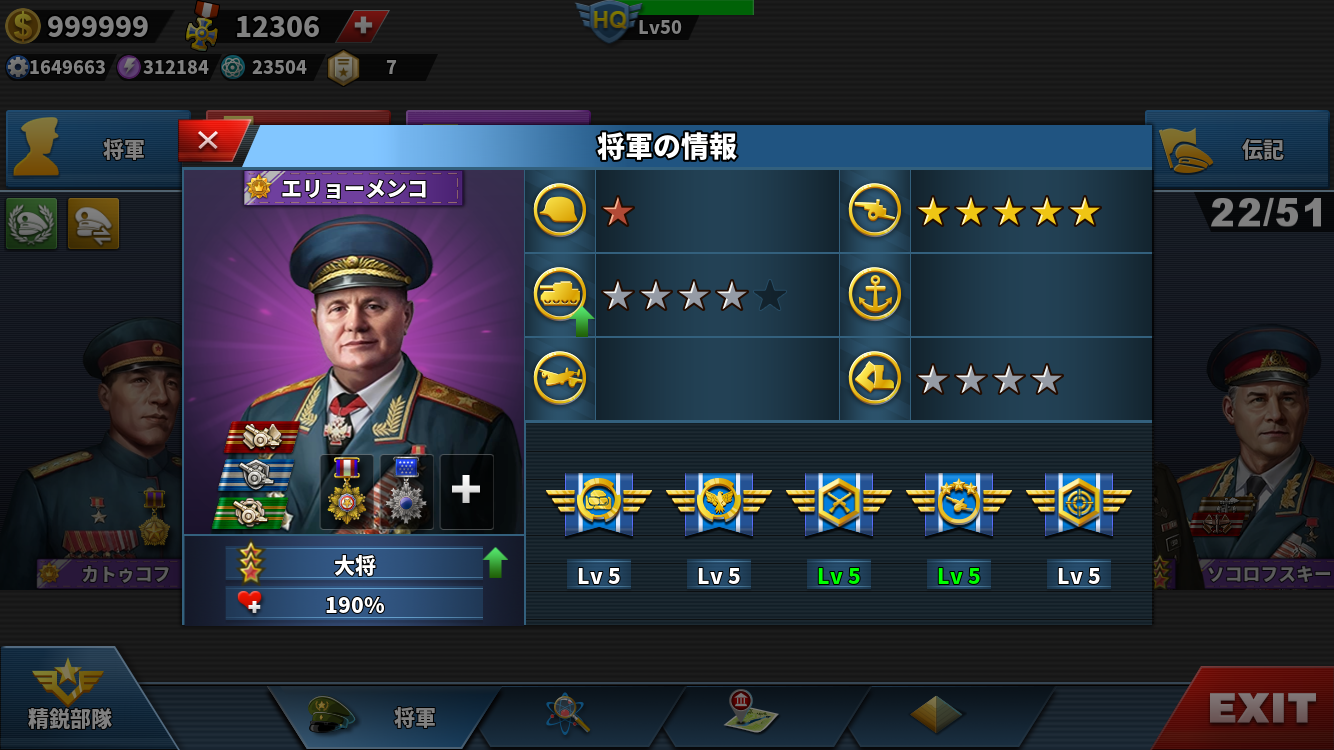The height and width of the screenshot is (750, 1334).
Task: Close the 将軍の情報 popup
Action: click(208, 141)
